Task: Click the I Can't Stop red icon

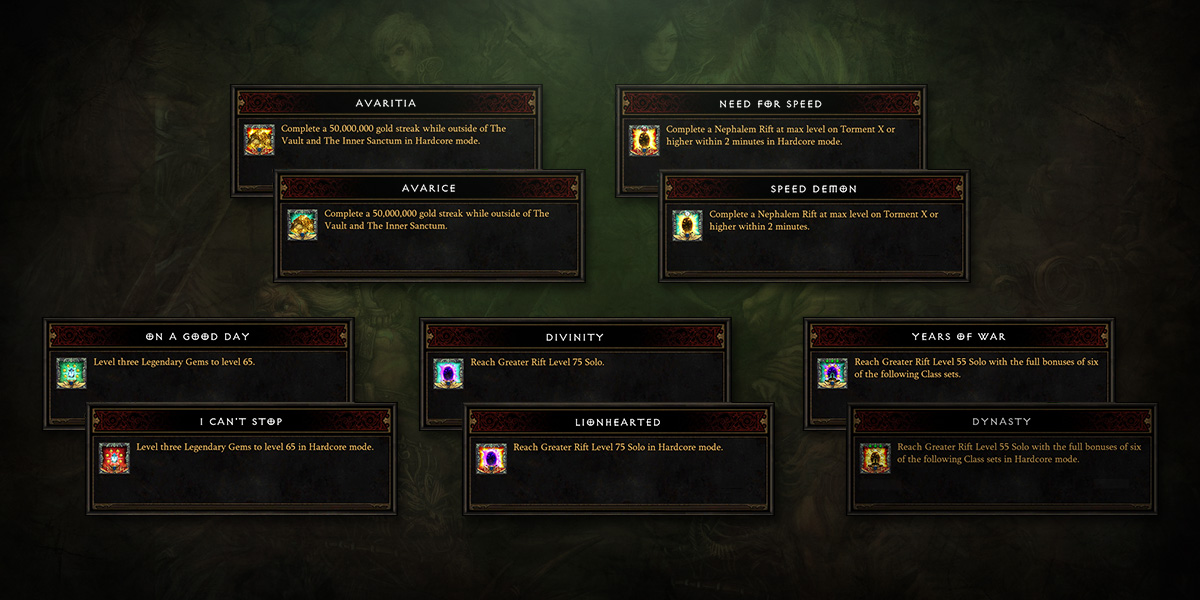Action: point(114,458)
